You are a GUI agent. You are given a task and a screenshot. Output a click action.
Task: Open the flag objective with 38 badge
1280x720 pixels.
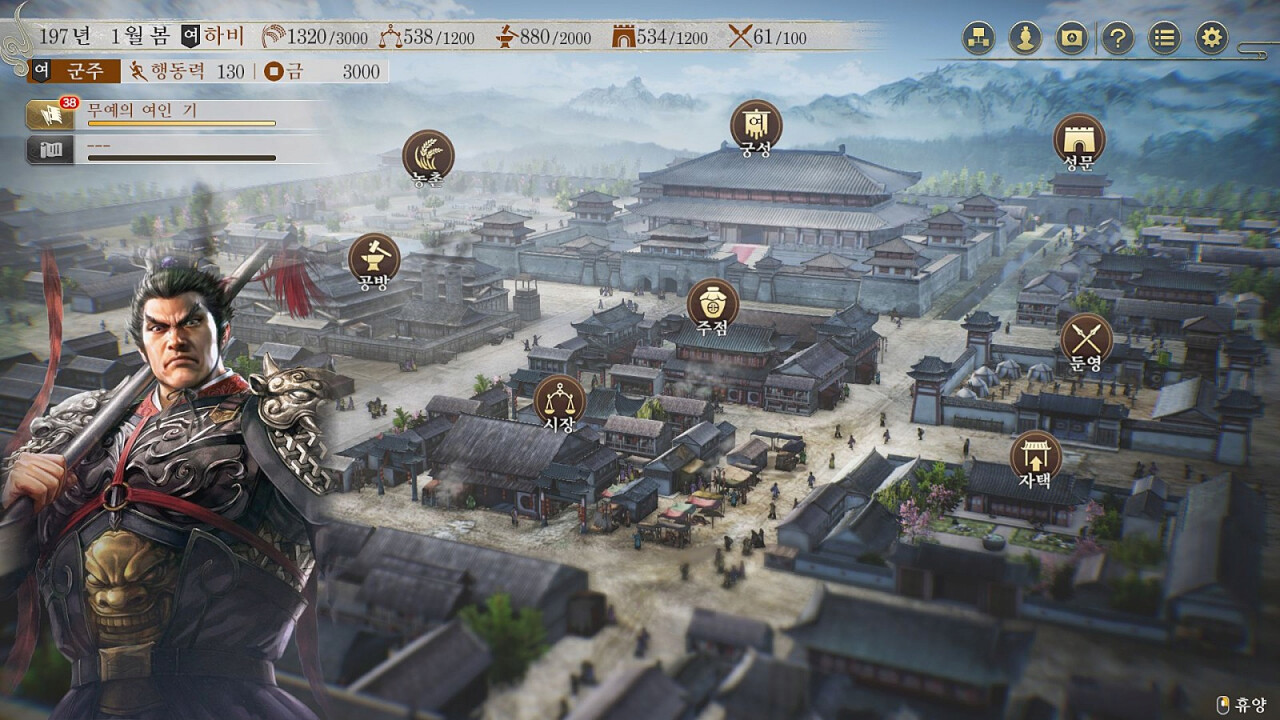click(x=48, y=115)
